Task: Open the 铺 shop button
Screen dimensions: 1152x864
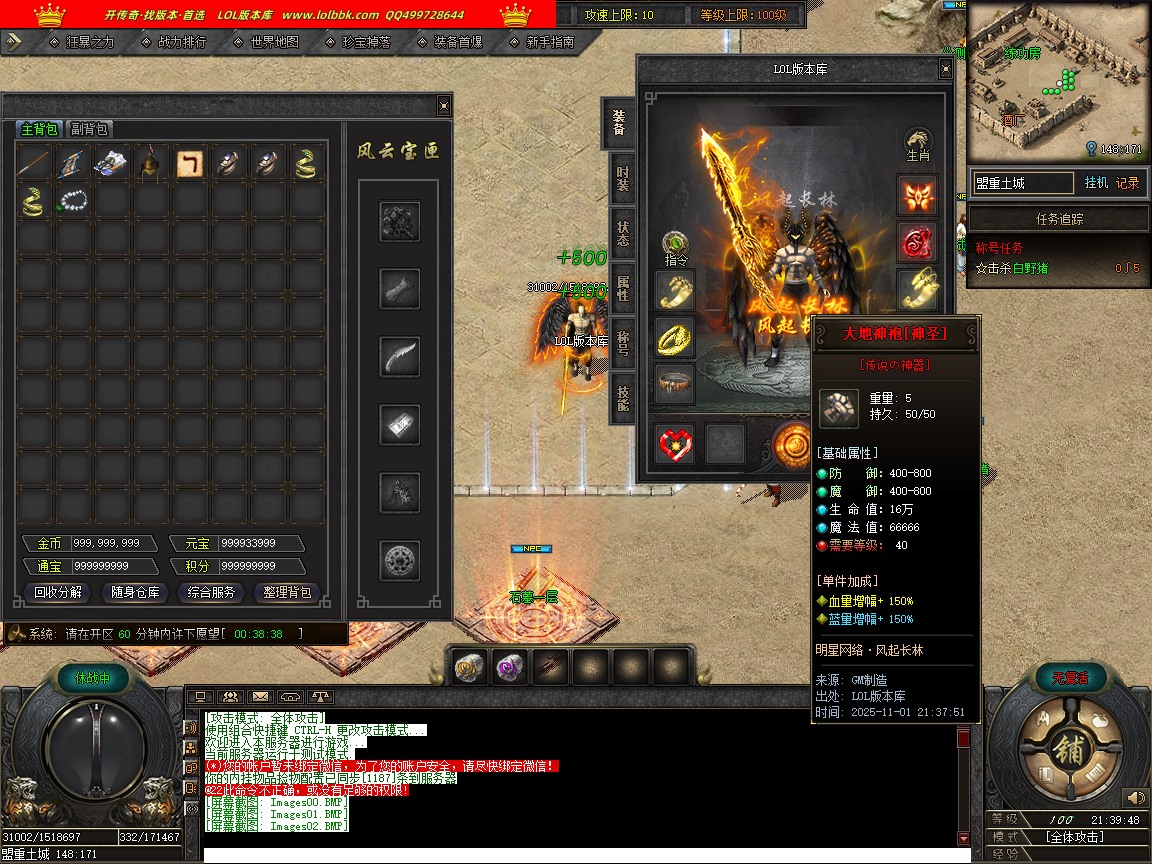Action: [1066, 748]
